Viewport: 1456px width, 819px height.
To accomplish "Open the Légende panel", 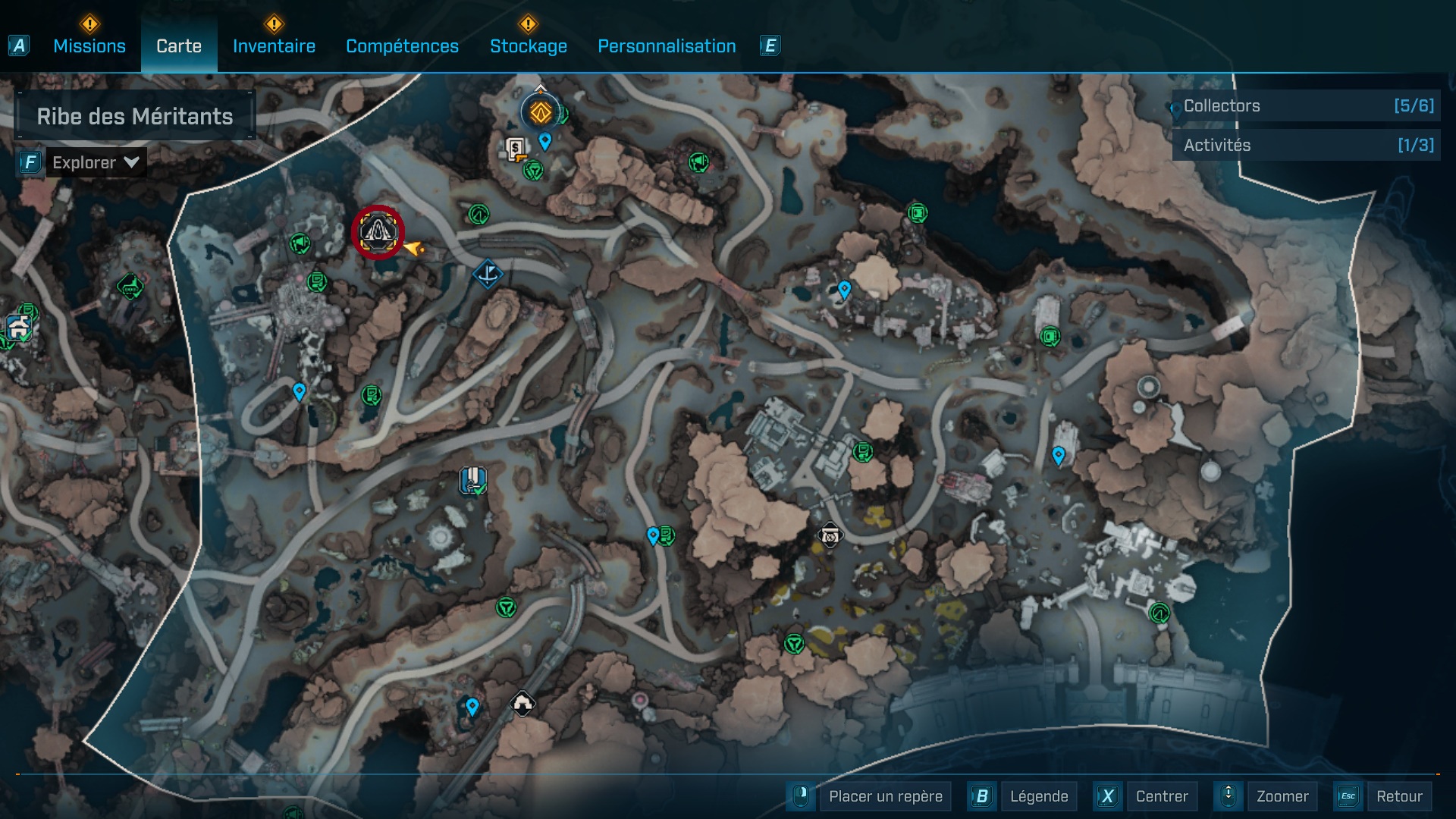I will click(1040, 796).
